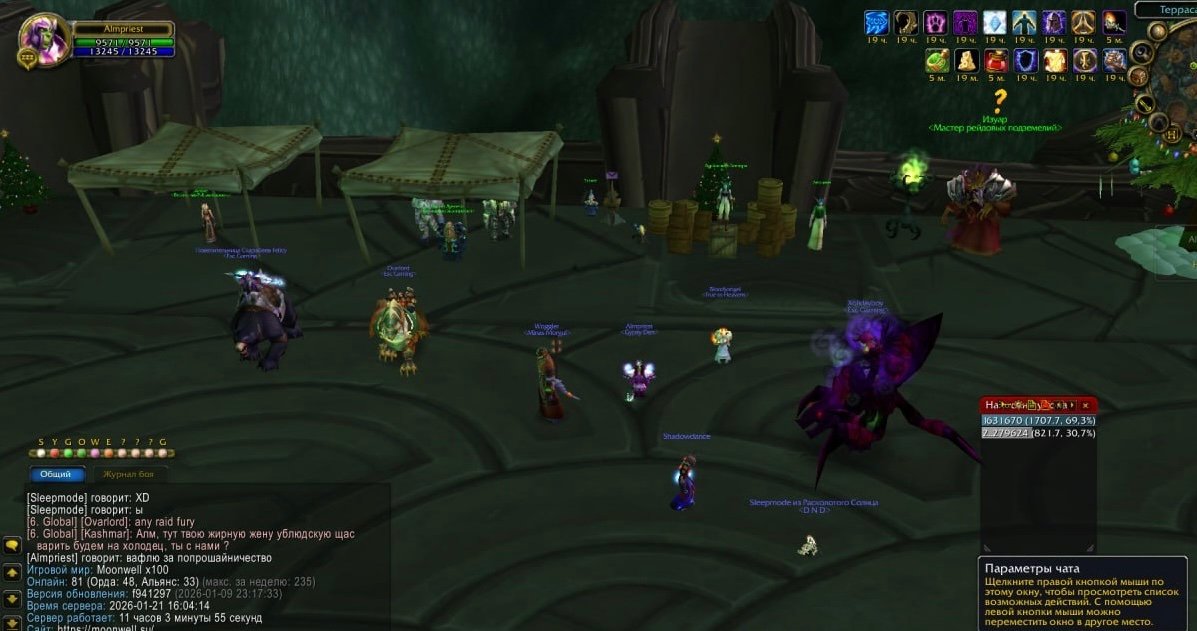Click the zone name bar above the minimap
This screenshot has width=1197, height=631.
1166,9
